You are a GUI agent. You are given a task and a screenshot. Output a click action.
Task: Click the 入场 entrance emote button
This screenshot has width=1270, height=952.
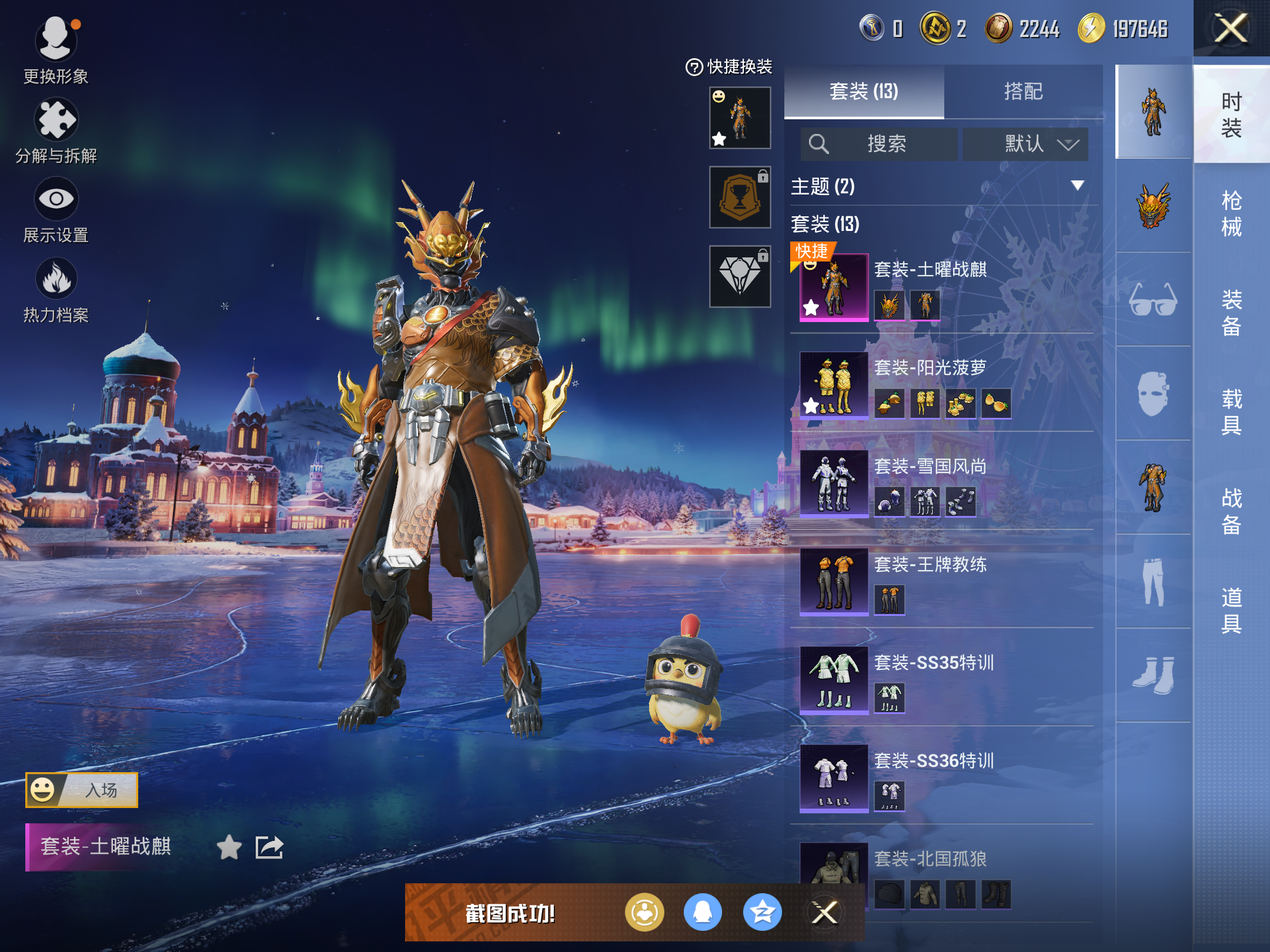click(82, 790)
